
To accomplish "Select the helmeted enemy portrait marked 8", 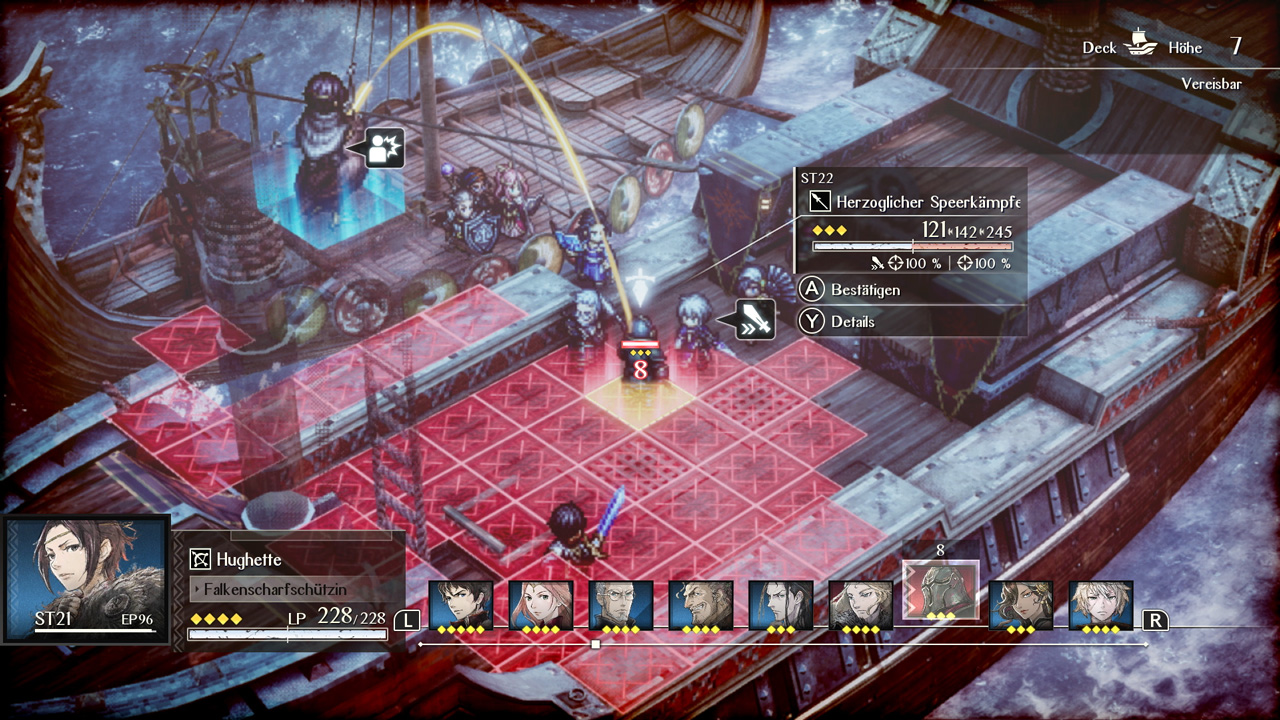I will 940,590.
